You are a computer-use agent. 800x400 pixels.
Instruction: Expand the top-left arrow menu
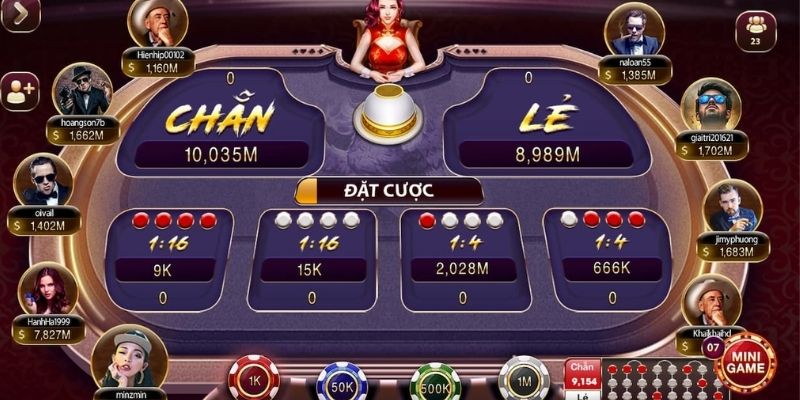coord(19,14)
